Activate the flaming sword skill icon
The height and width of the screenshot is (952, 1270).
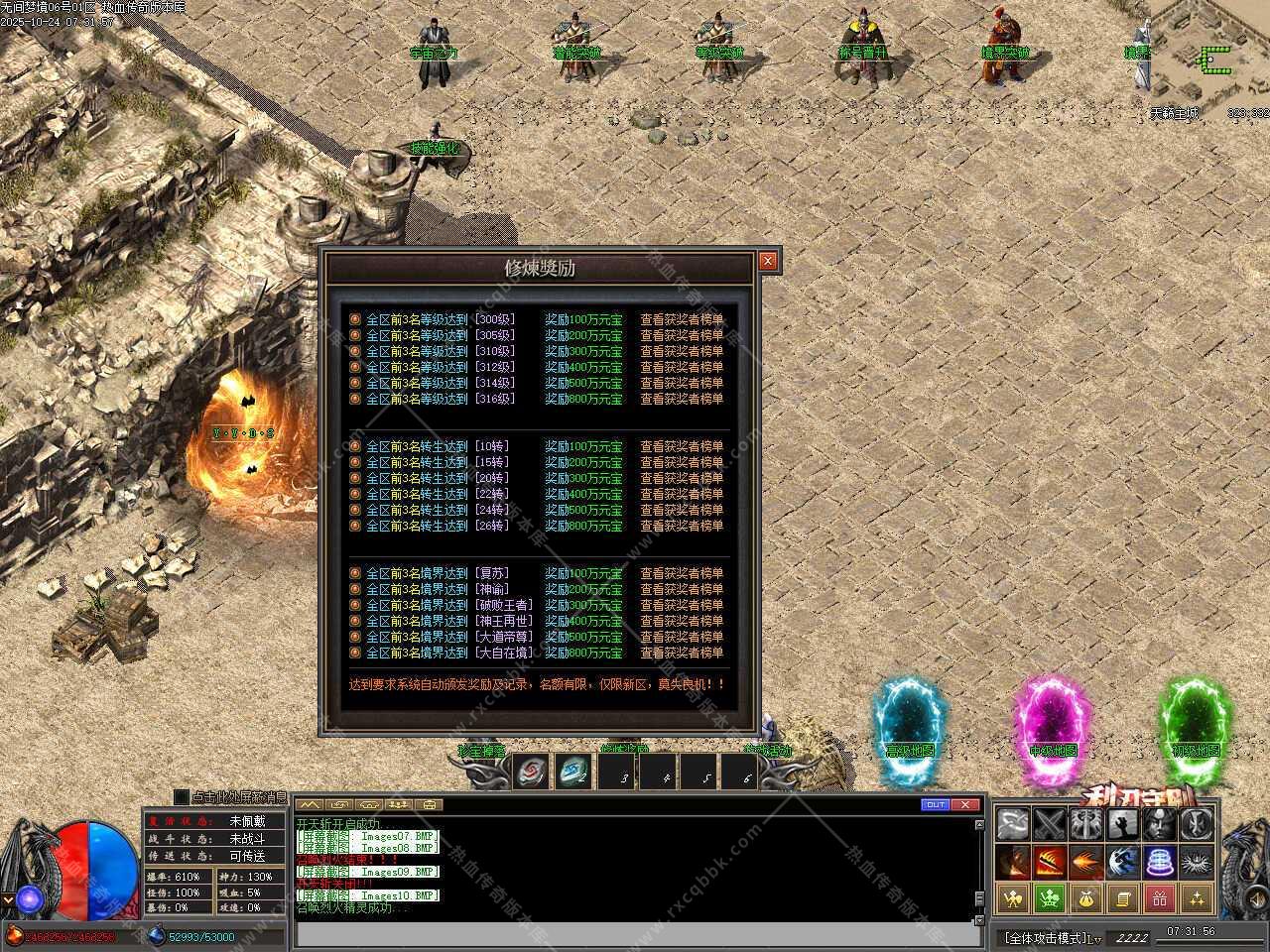point(1050,861)
